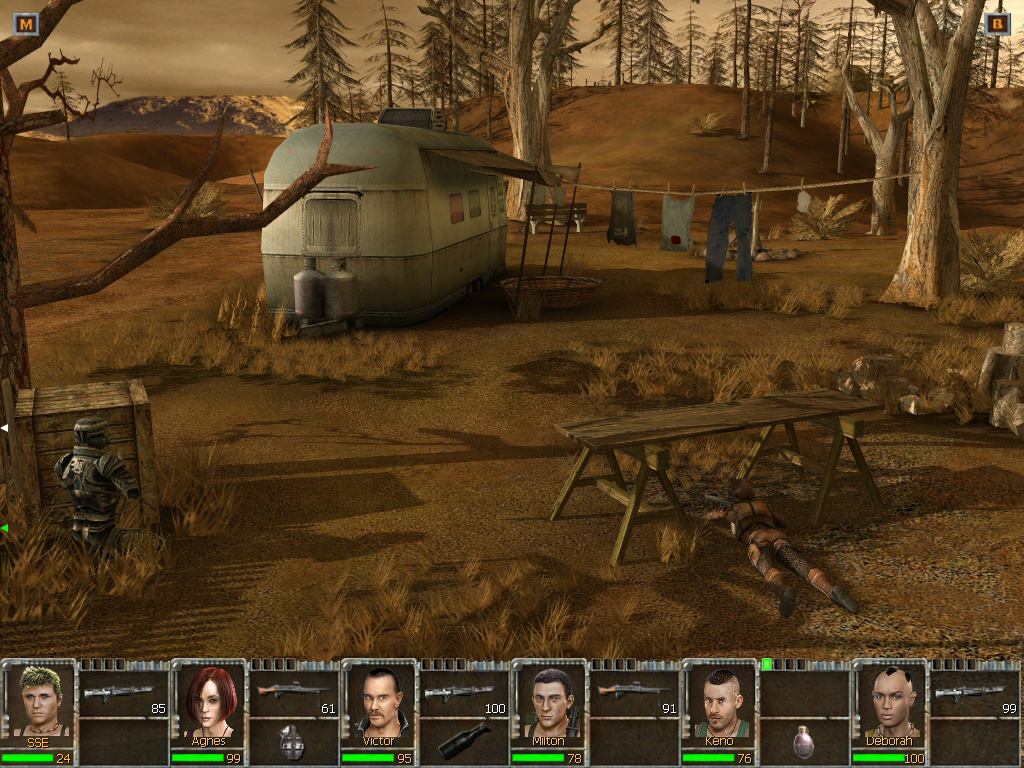
Task: Choose Deborah's portrait
Action: pyautogui.click(x=889, y=700)
